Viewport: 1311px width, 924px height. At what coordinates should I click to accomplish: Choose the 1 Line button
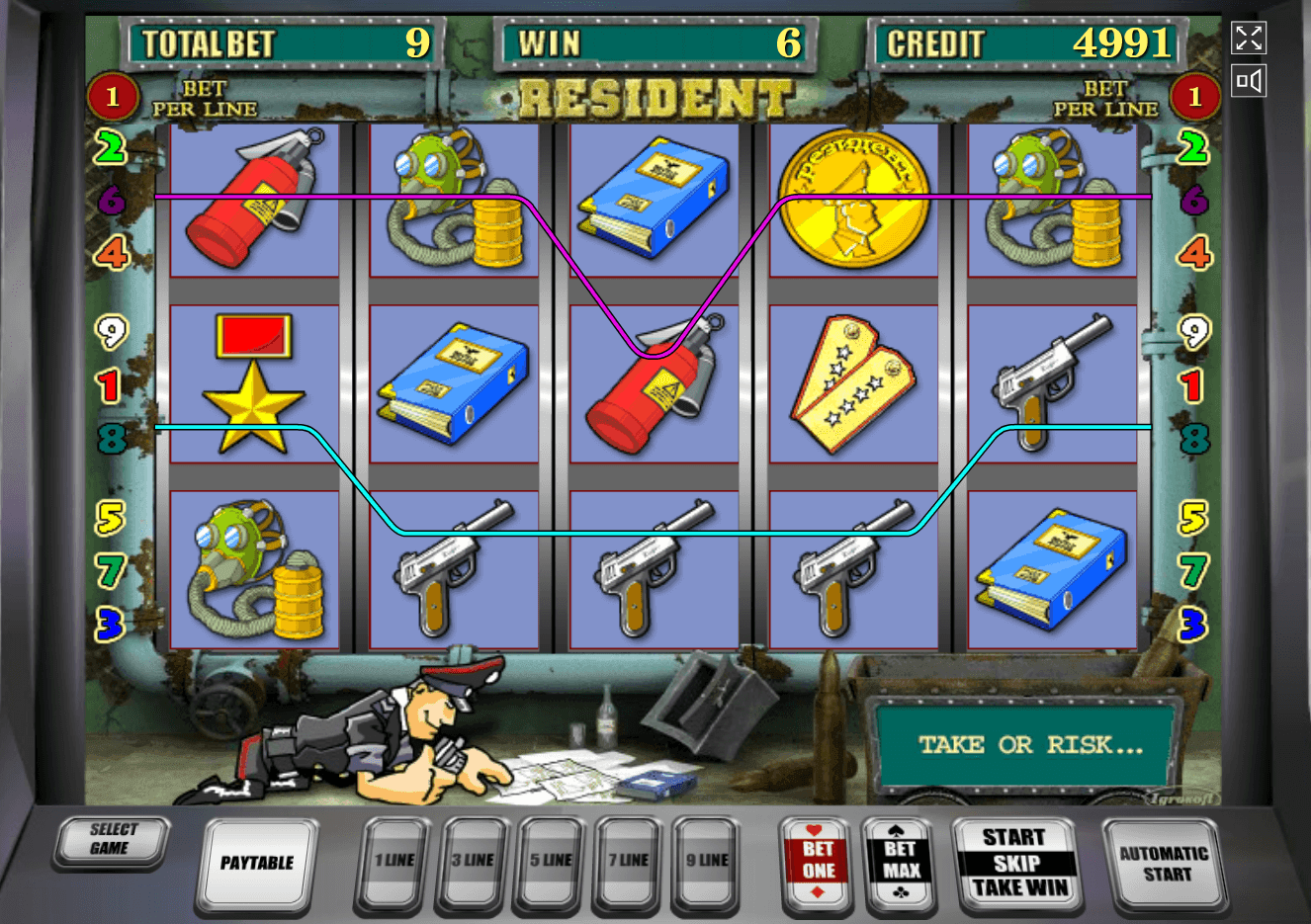point(393,862)
